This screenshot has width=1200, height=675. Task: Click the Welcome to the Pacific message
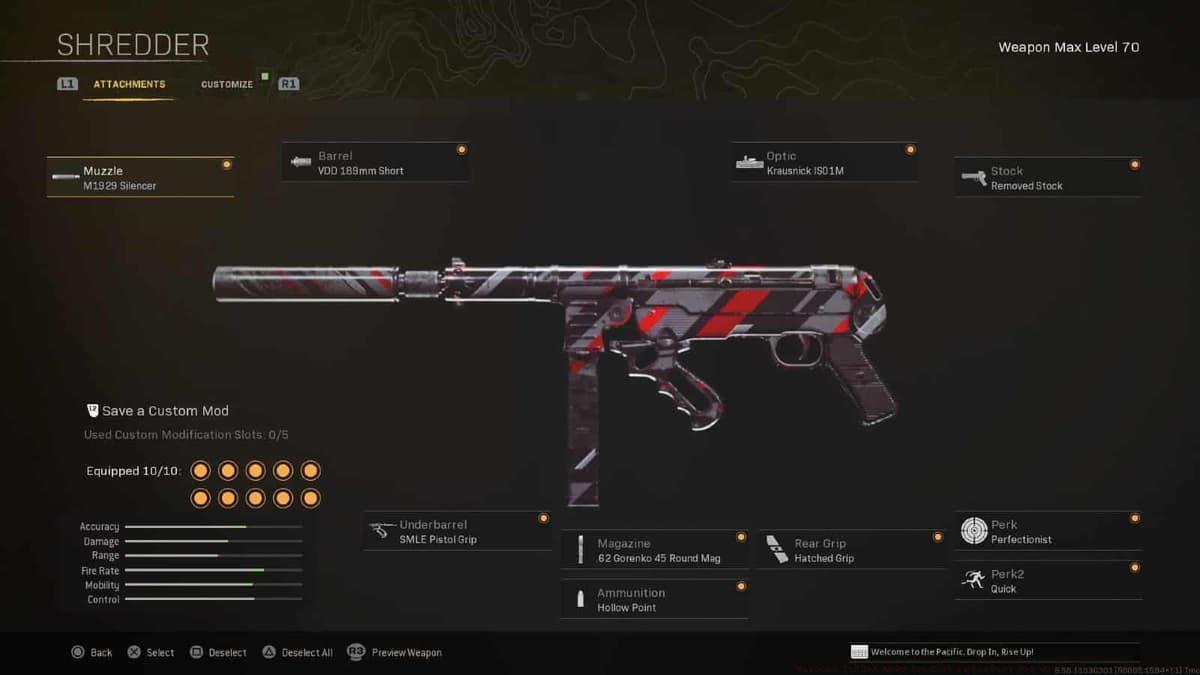[x=993, y=652]
